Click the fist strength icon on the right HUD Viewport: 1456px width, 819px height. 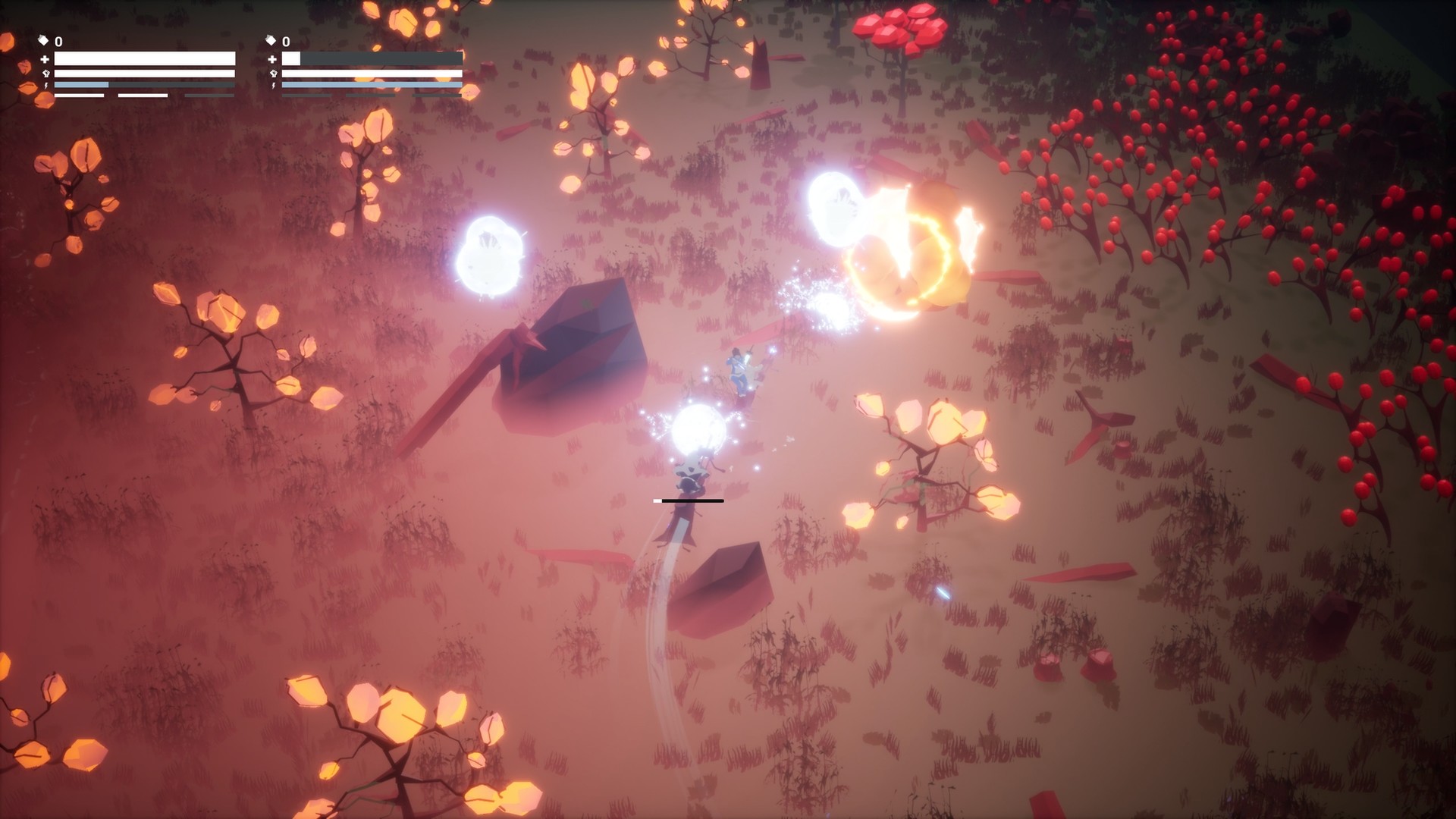pyautogui.click(x=275, y=74)
